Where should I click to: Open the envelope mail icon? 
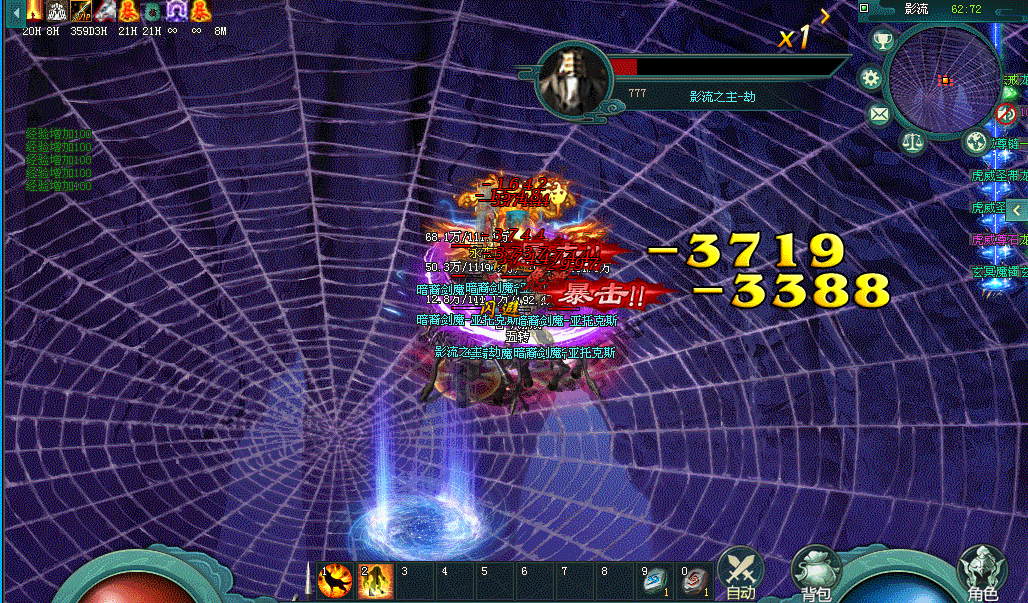point(879,114)
